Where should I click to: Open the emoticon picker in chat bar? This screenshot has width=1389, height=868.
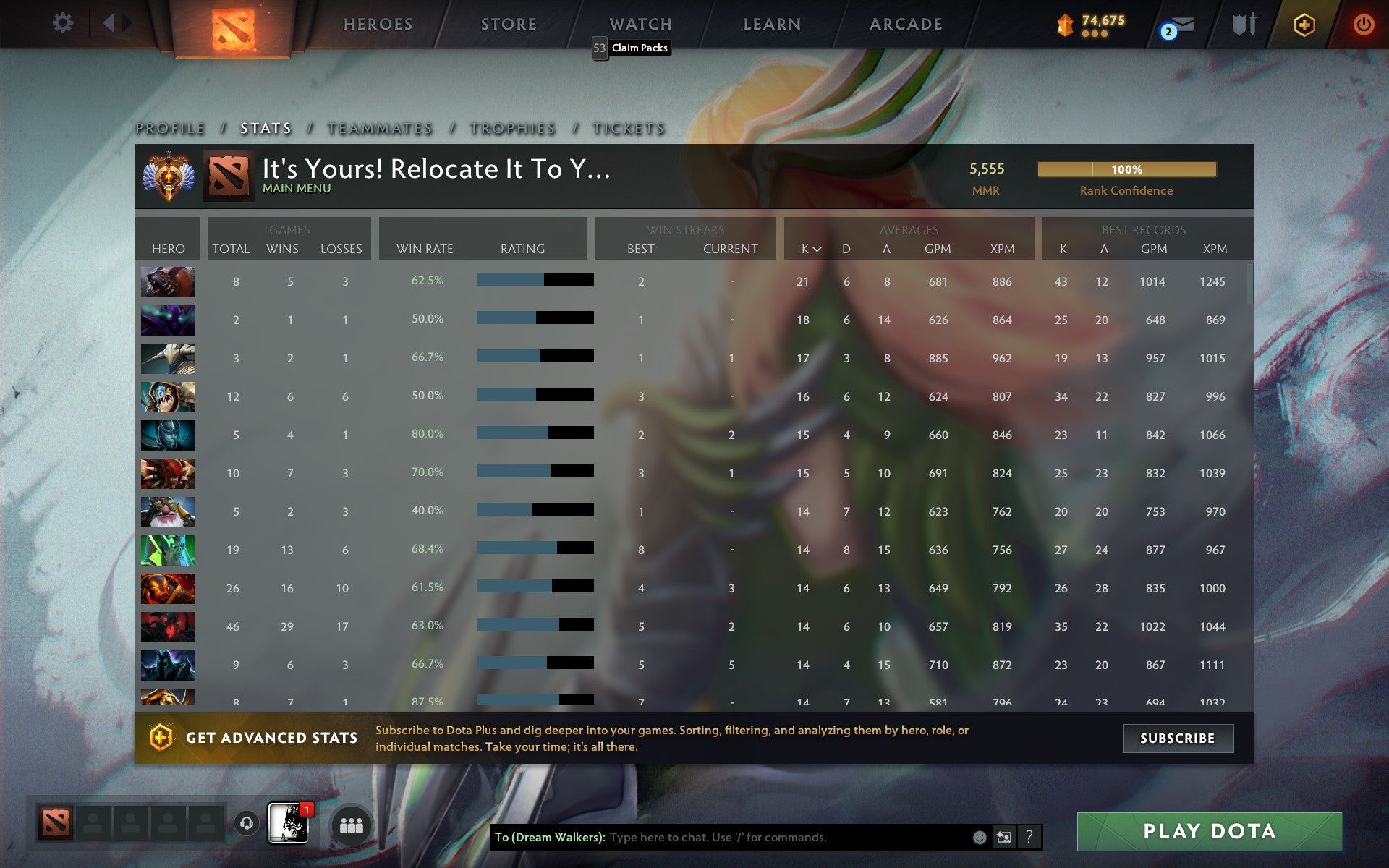tap(979, 838)
